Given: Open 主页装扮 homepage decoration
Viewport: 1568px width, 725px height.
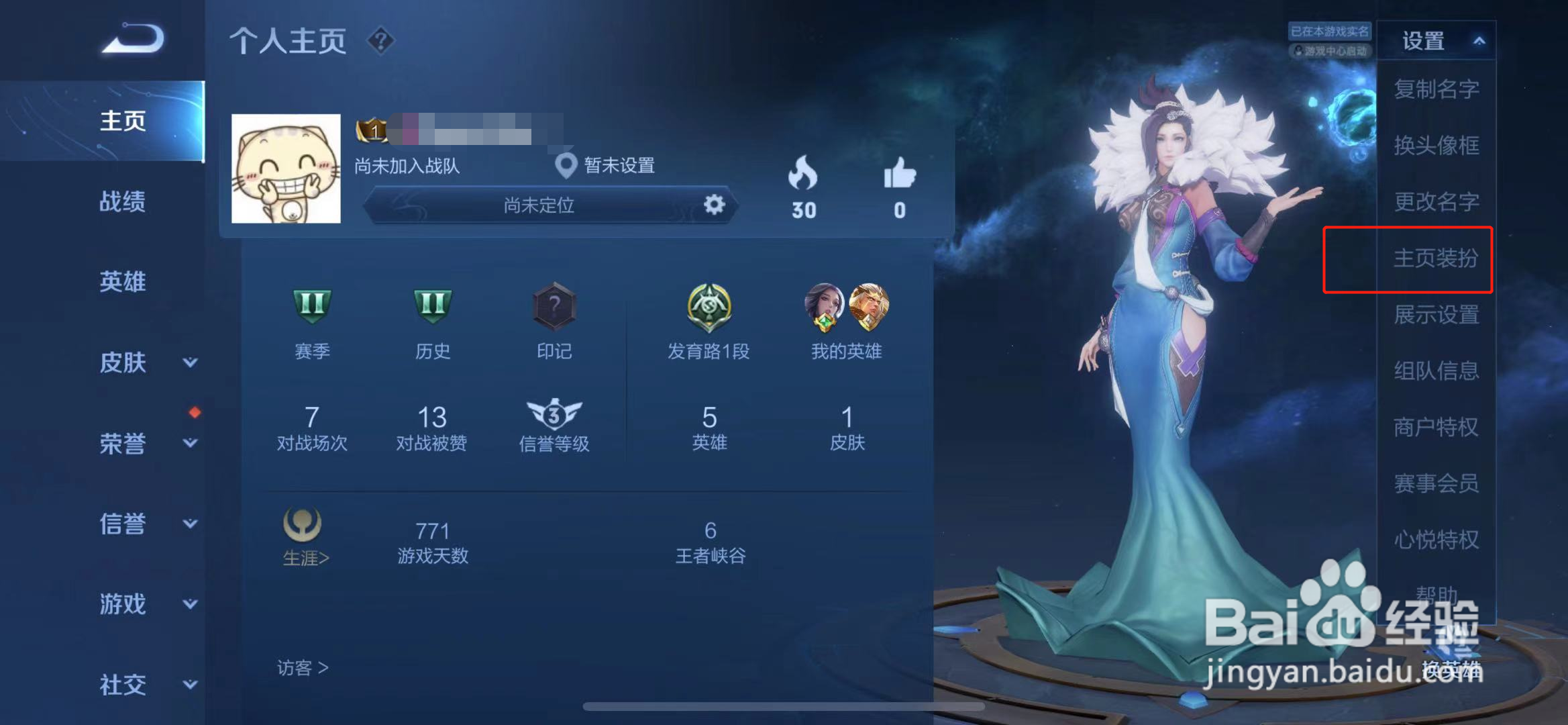Looking at the screenshot, I should click(x=1436, y=260).
